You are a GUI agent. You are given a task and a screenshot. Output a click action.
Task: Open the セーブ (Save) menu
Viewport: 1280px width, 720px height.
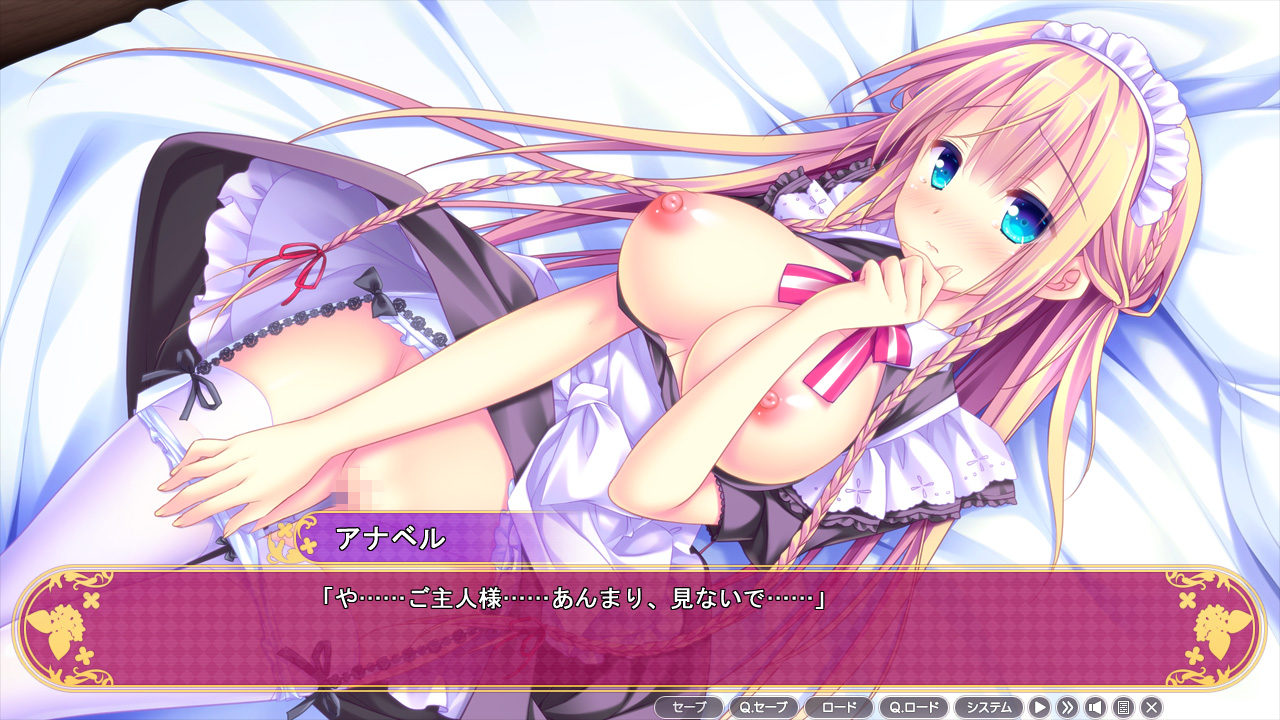(x=689, y=707)
